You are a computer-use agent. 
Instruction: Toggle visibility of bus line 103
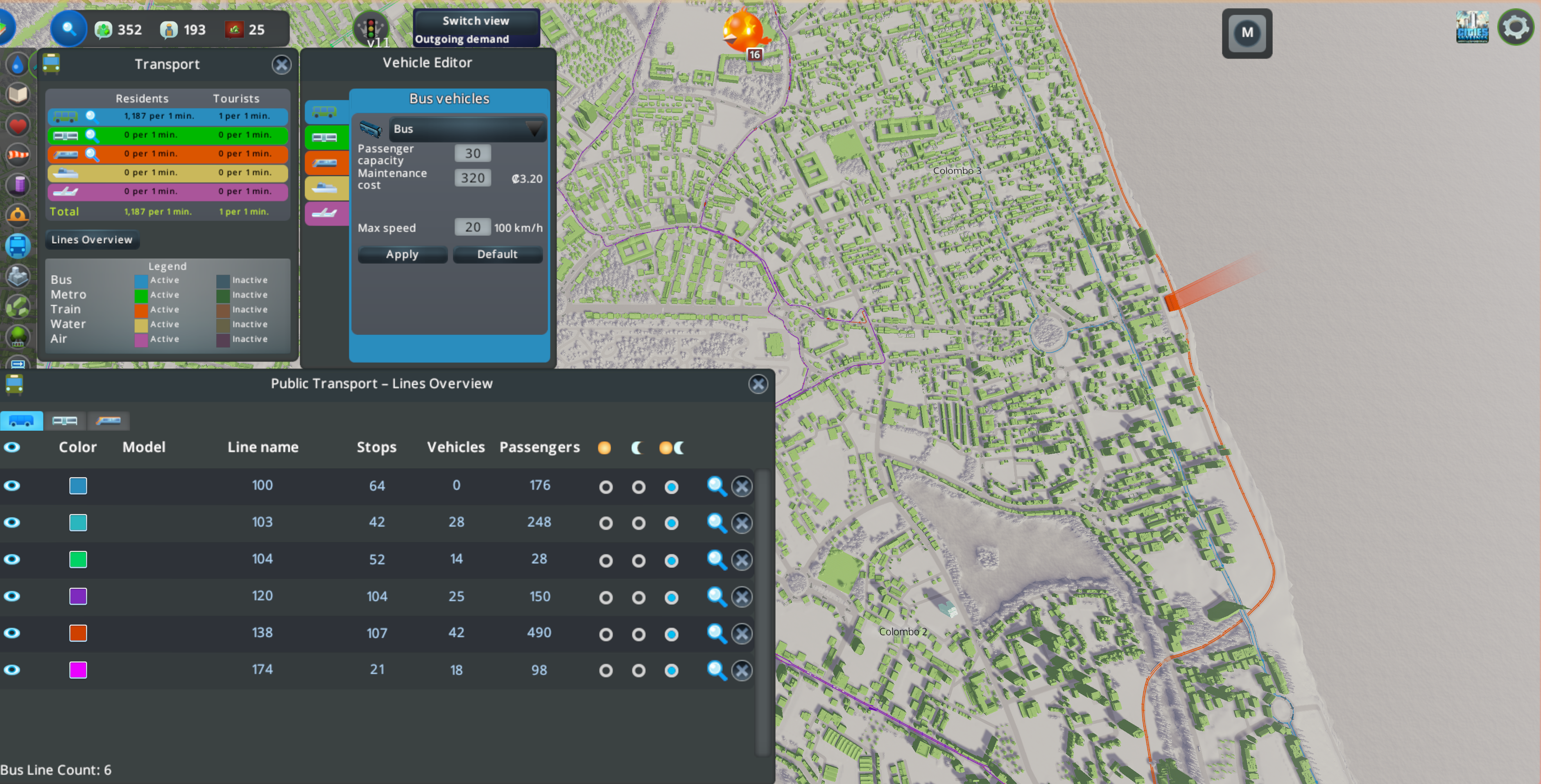click(x=12, y=523)
